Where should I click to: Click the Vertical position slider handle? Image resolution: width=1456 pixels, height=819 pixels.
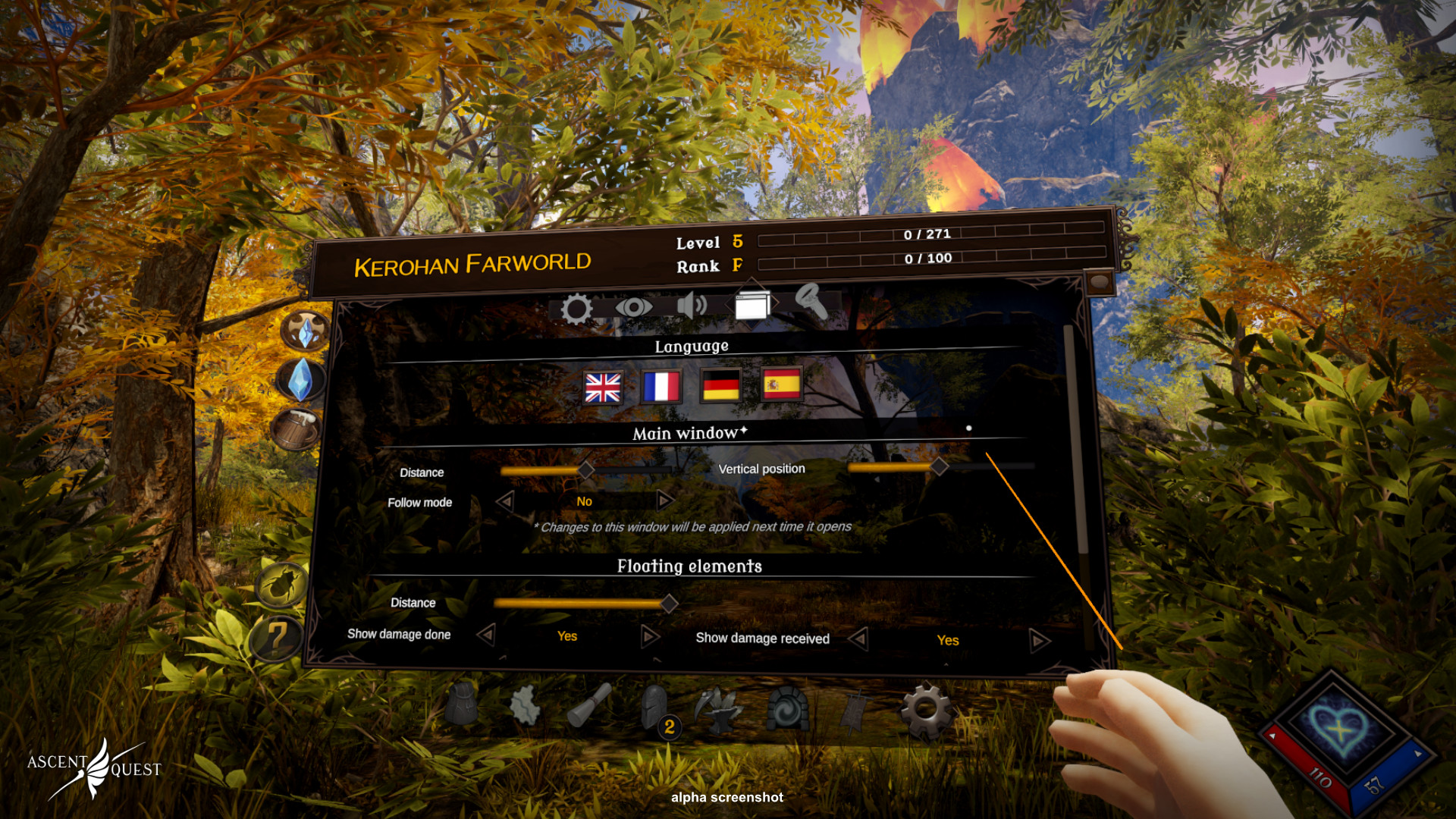click(x=939, y=466)
